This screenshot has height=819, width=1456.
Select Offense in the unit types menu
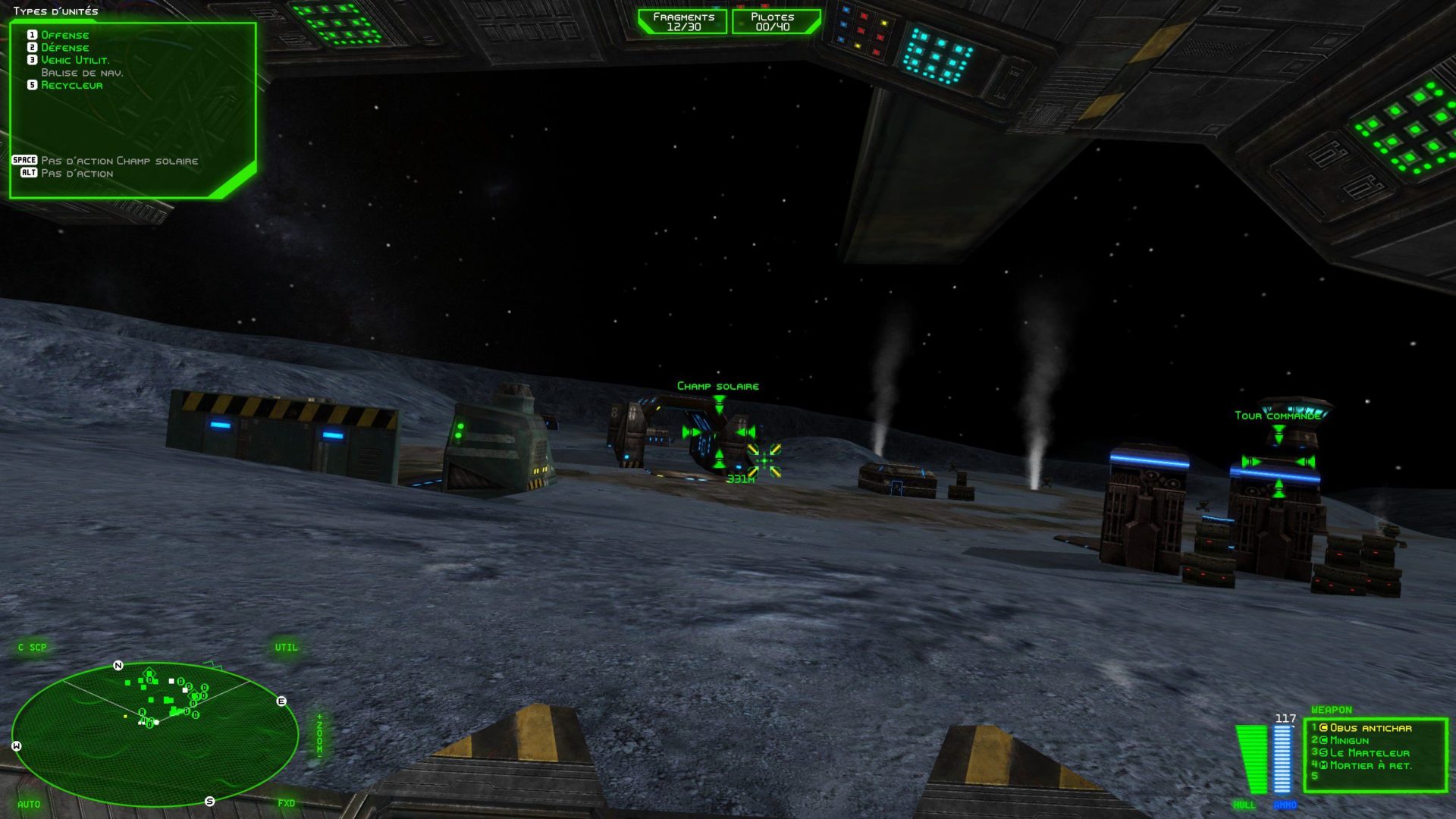tap(64, 35)
